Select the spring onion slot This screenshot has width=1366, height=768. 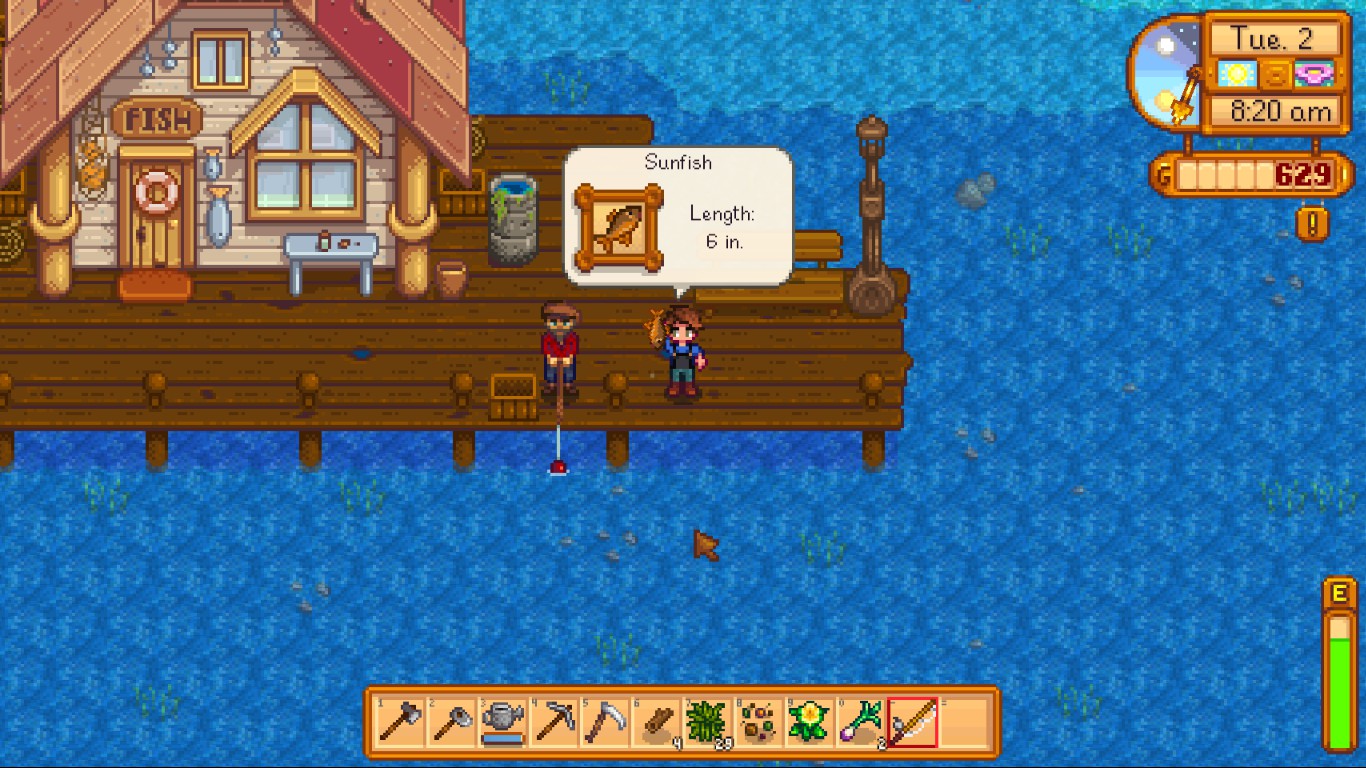[x=862, y=722]
